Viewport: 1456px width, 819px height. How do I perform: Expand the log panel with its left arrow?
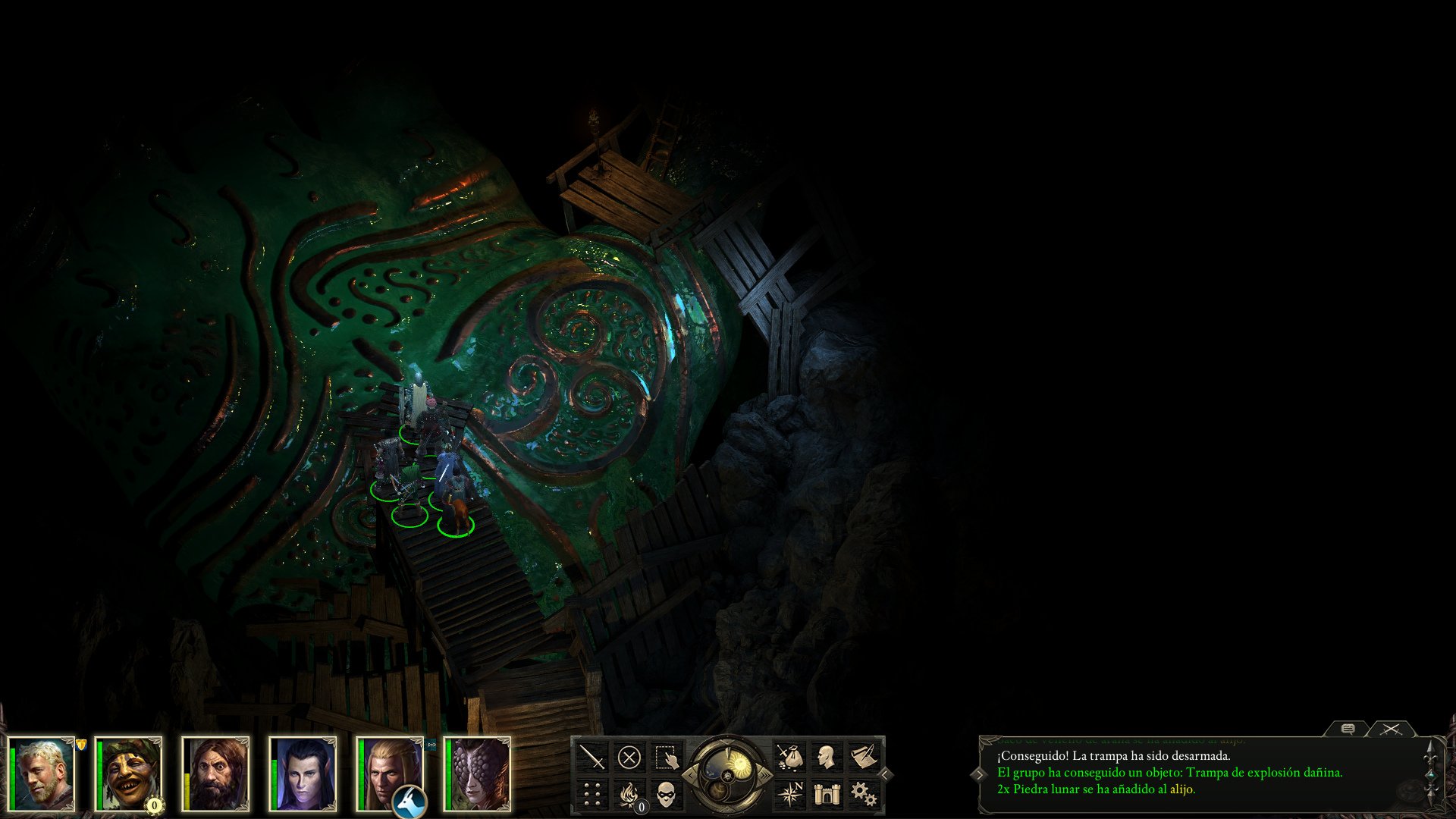click(980, 775)
